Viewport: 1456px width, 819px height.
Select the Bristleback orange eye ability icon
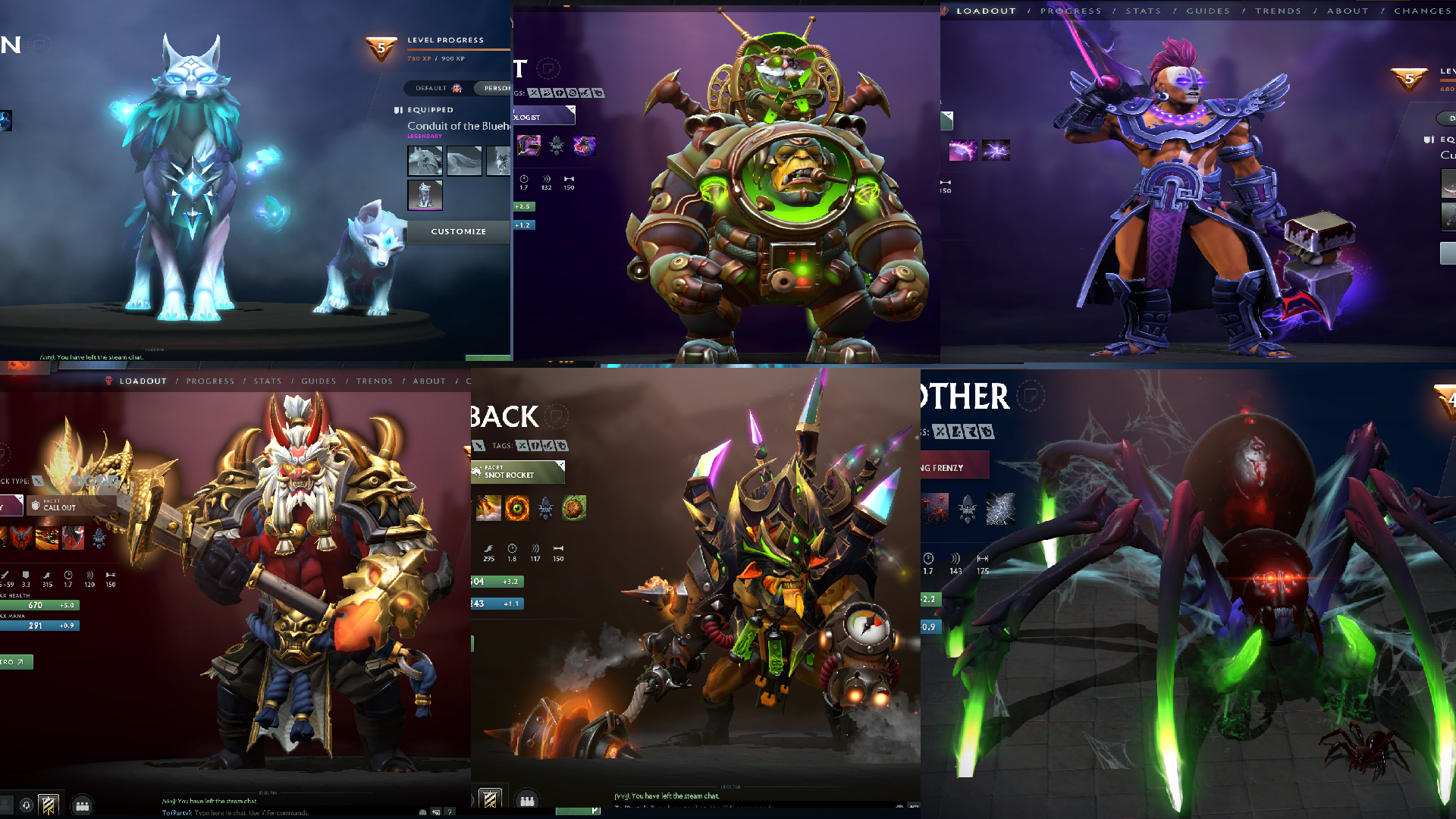pos(517,507)
